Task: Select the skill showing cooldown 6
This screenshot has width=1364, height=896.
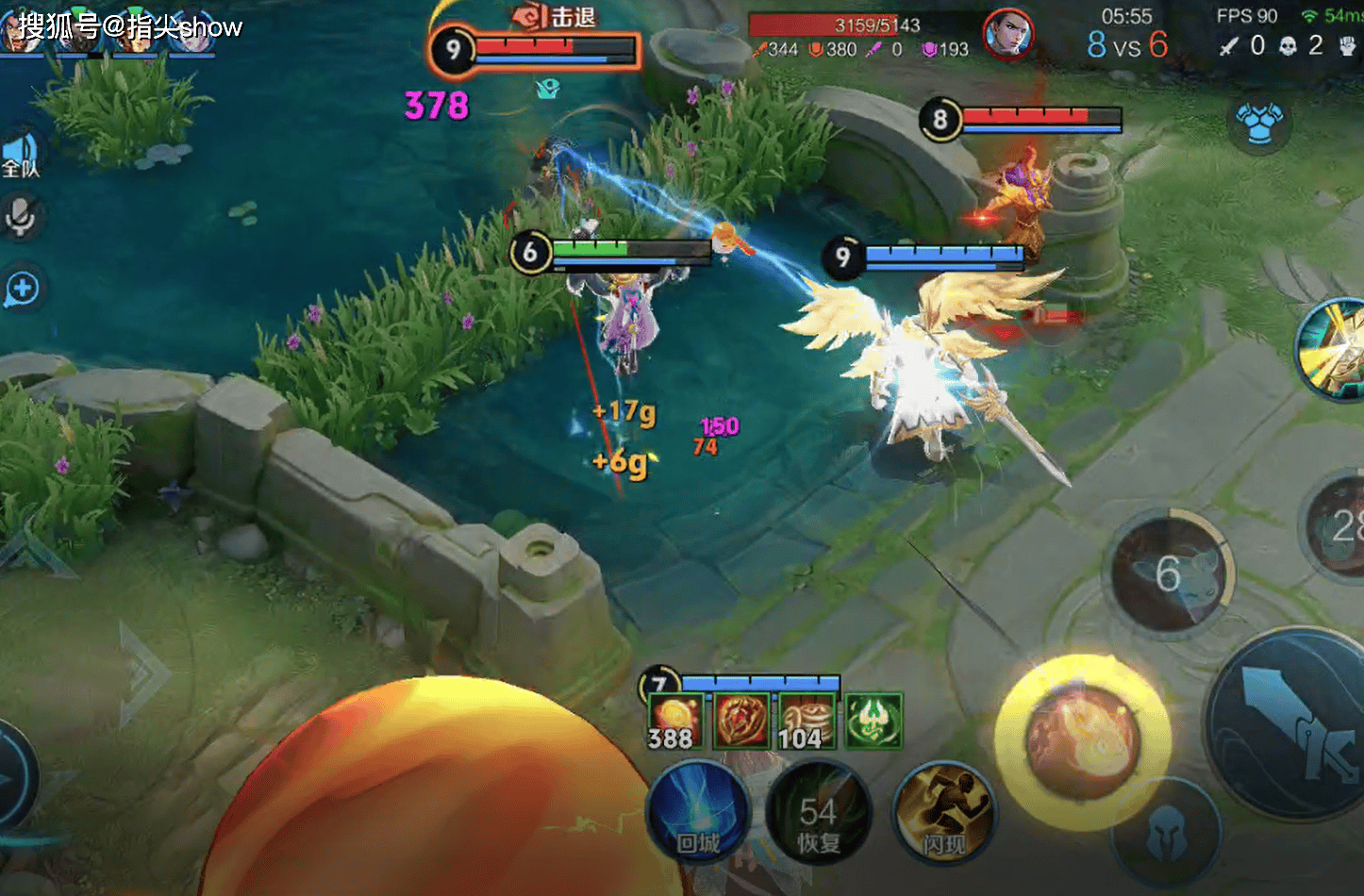Action: (1170, 573)
